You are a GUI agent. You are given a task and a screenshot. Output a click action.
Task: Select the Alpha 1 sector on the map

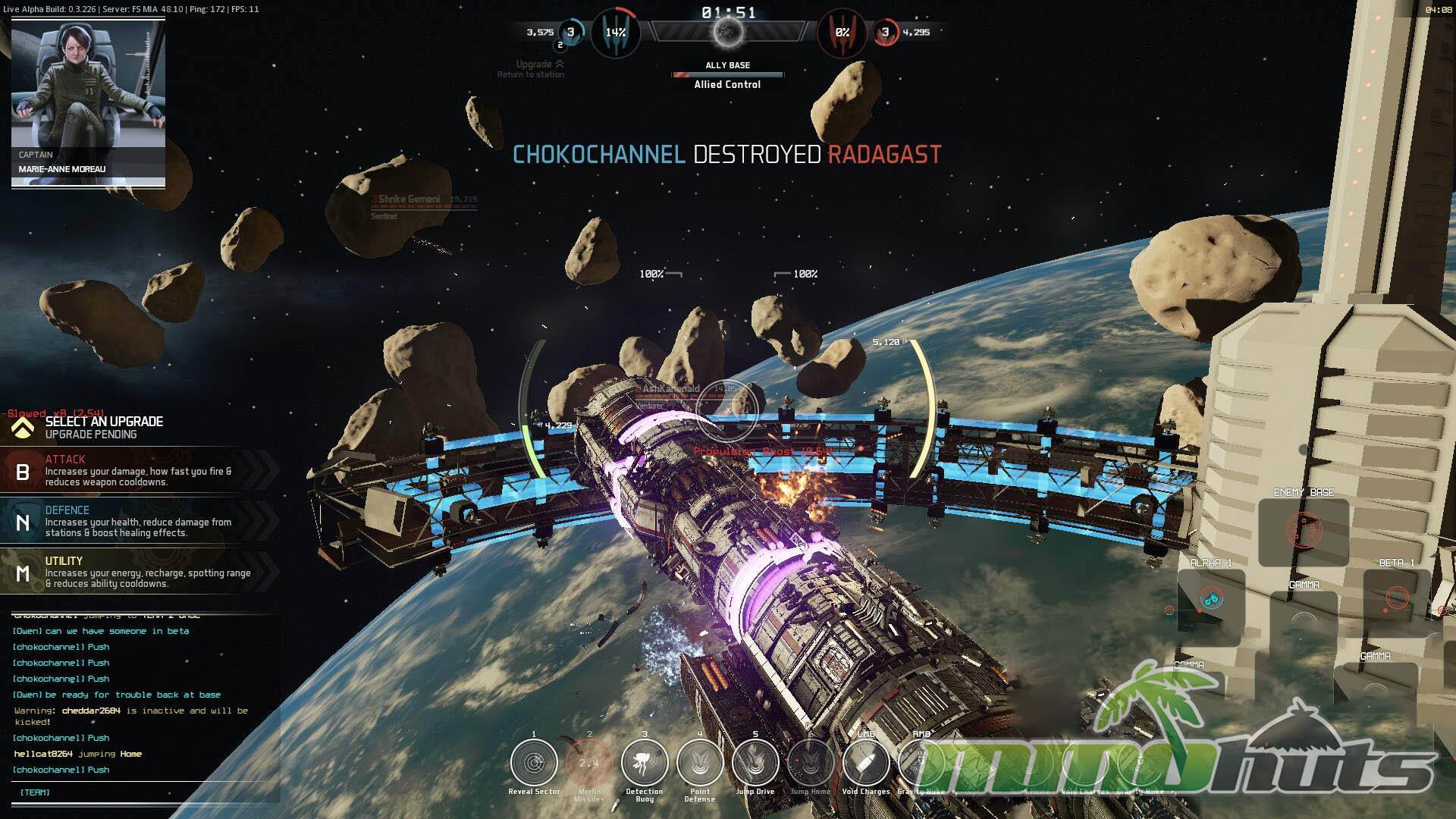[x=1211, y=599]
